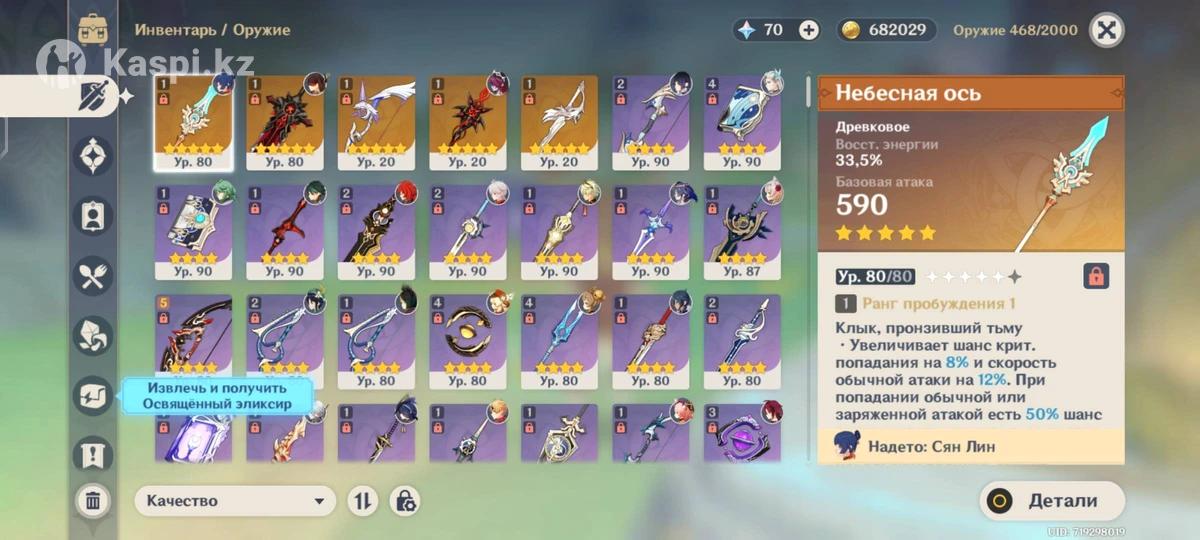
Task: Select the weapon at level 87
Action: 743,231
